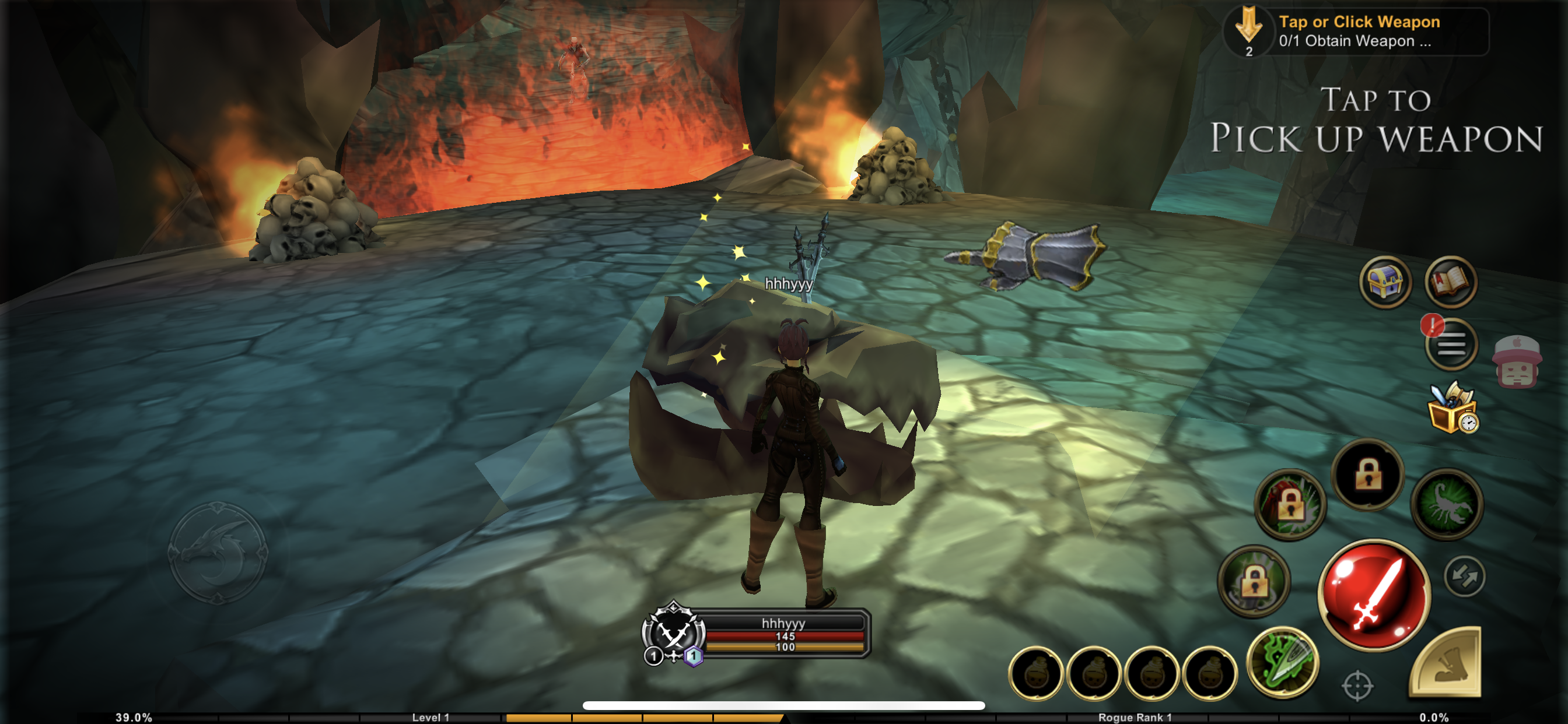The height and width of the screenshot is (724, 1568).
Task: Open the hamburger main menu button
Action: pos(1452,345)
